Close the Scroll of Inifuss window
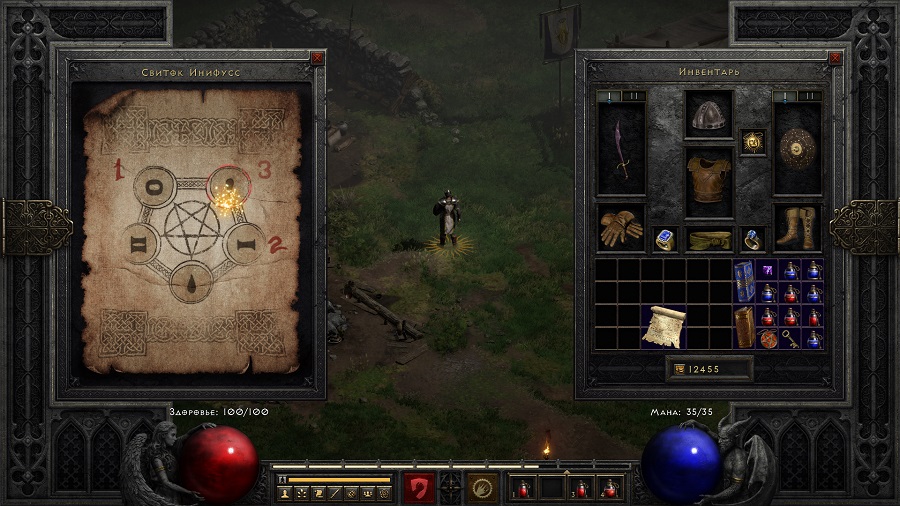900x506 pixels. coord(317,58)
